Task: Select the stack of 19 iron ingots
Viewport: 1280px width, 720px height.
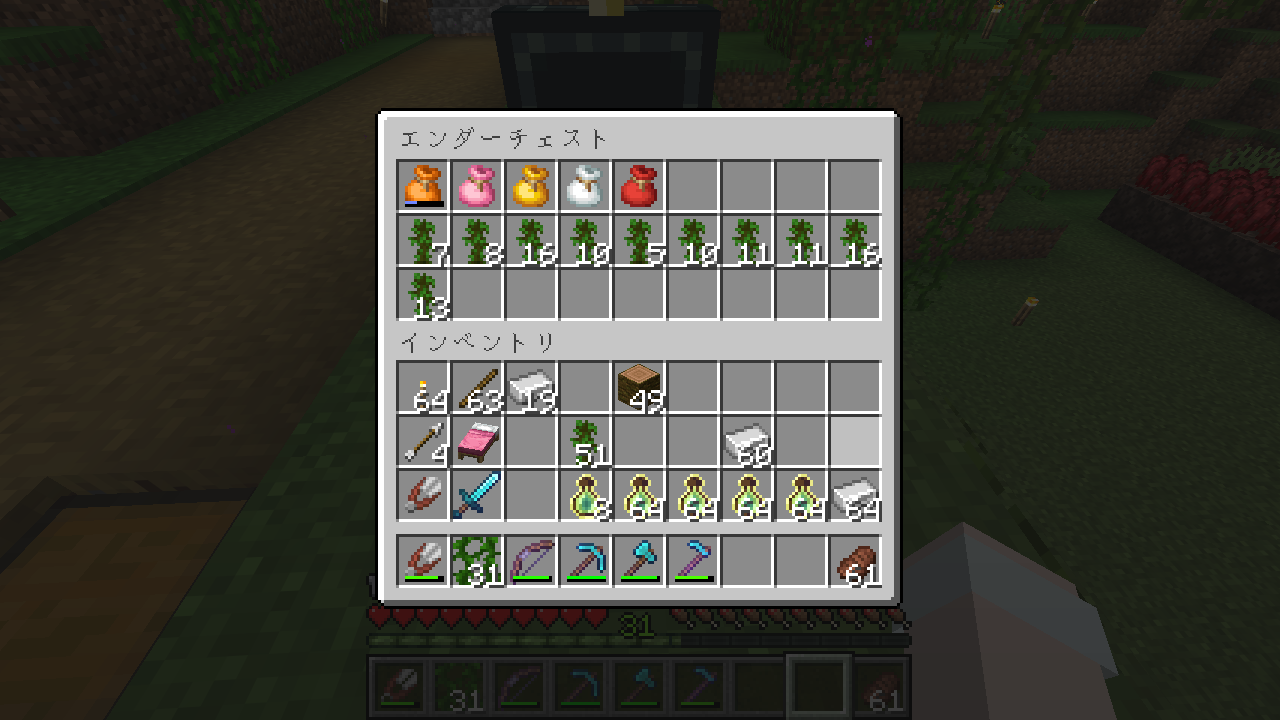Action: (531, 387)
